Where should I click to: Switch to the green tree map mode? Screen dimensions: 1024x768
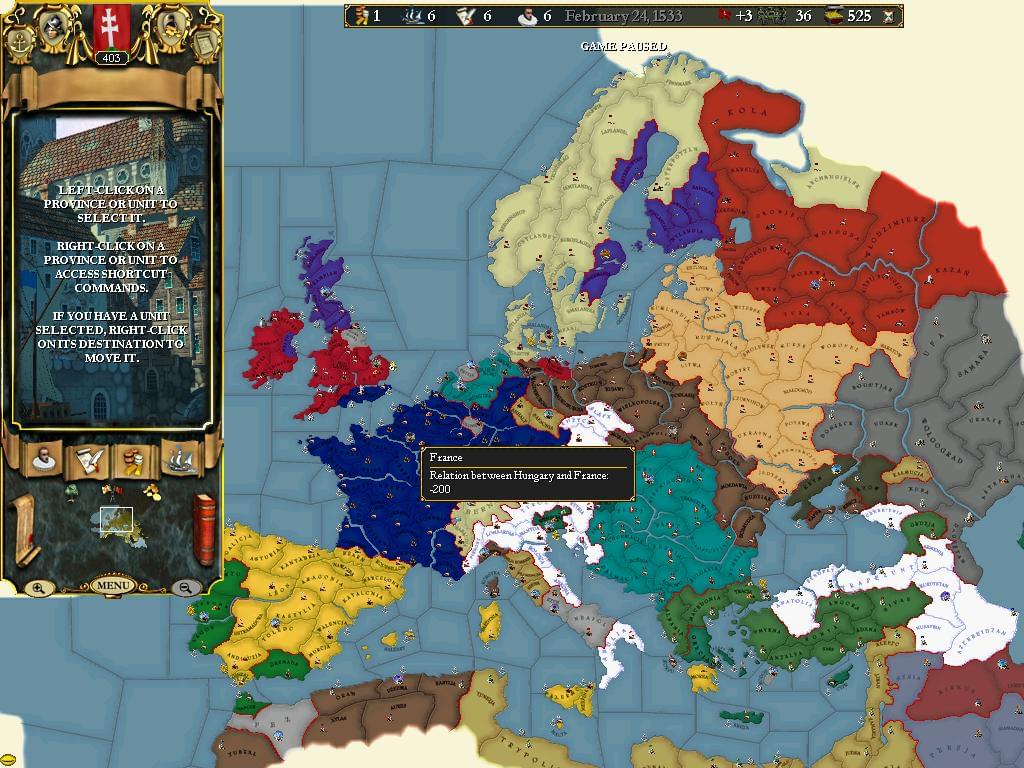click(x=72, y=491)
